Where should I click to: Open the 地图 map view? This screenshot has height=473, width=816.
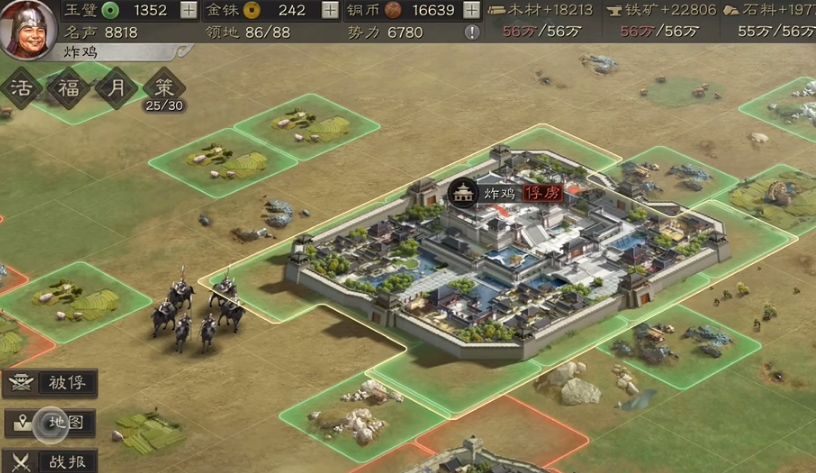[x=50, y=422]
